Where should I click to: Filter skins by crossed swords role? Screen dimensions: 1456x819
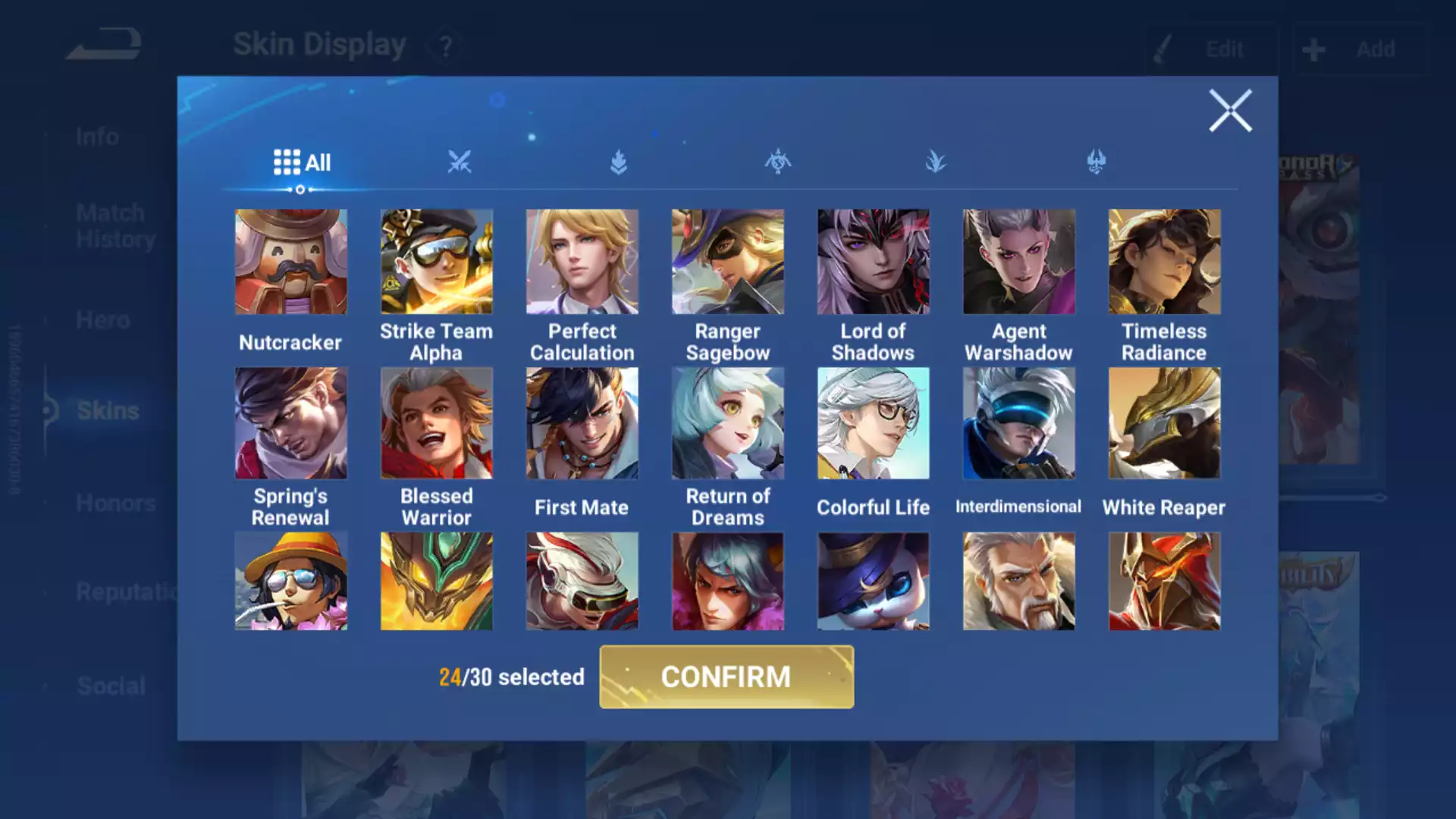tap(460, 162)
